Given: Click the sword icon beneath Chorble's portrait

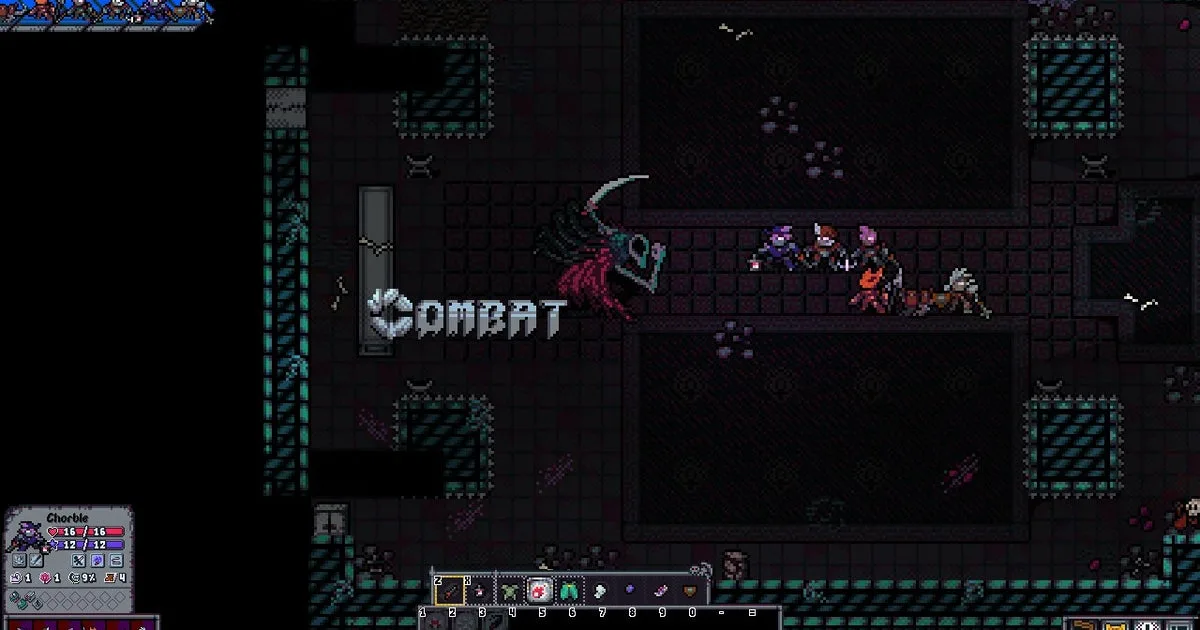Looking at the screenshot, I should click(x=37, y=561).
